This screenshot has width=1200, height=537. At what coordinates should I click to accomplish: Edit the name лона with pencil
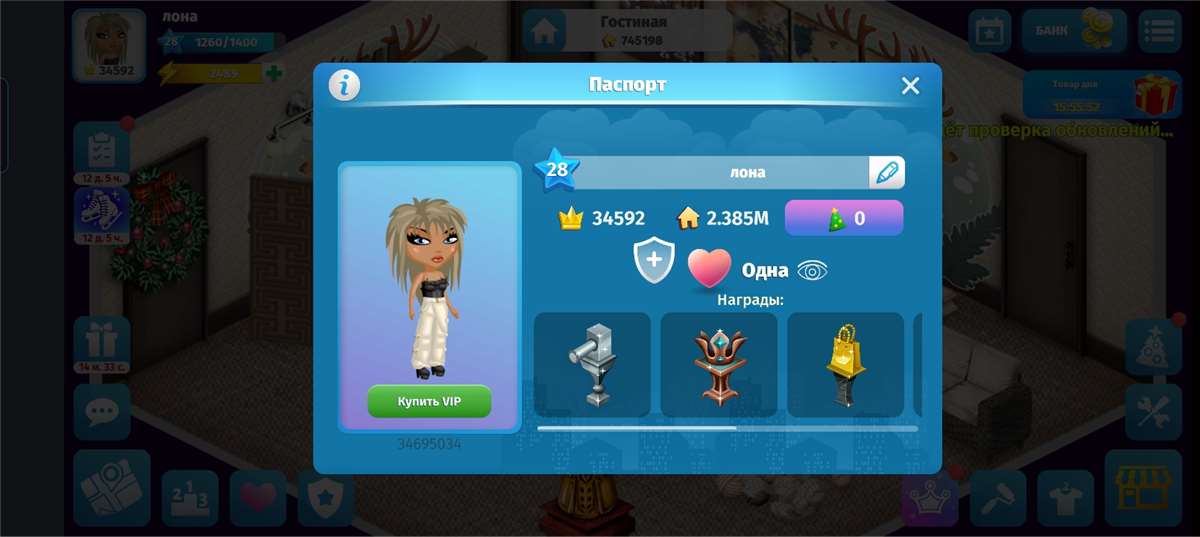(x=886, y=172)
